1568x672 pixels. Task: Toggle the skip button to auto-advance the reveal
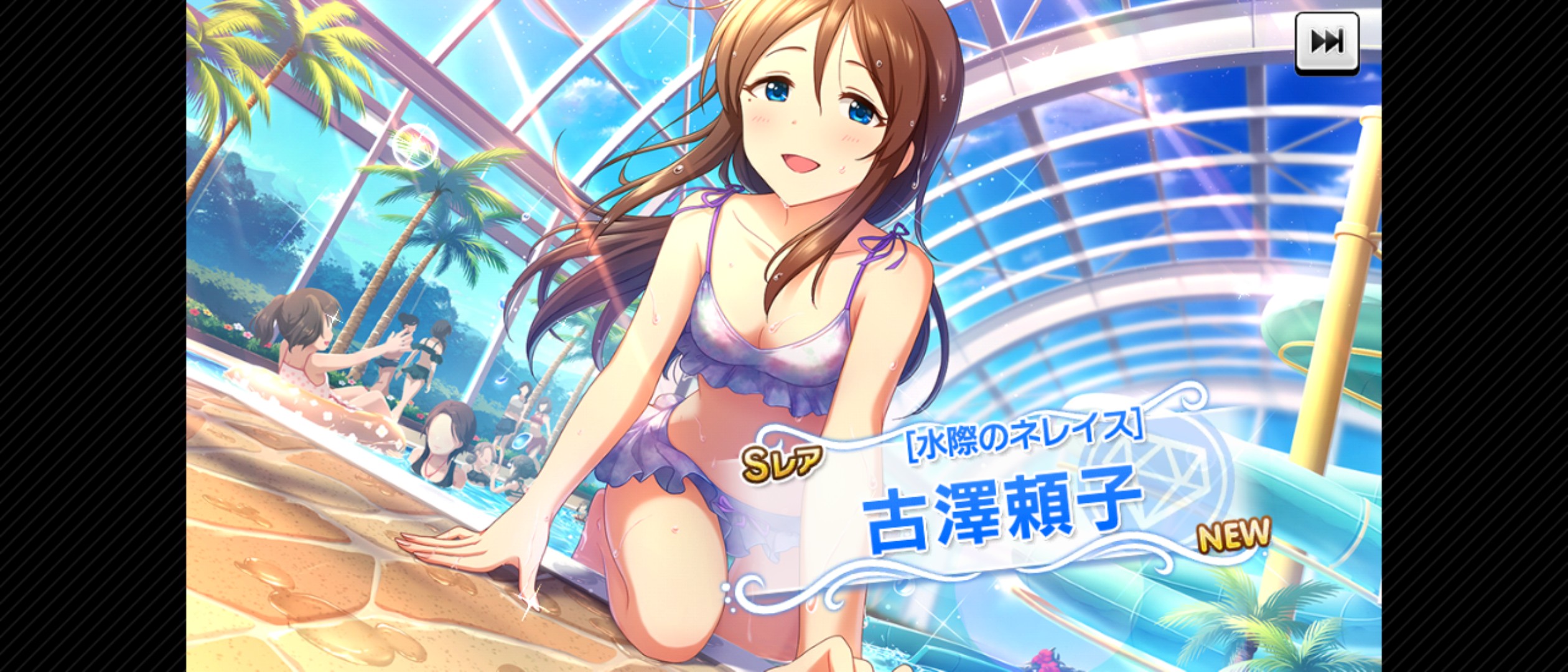click(1329, 42)
